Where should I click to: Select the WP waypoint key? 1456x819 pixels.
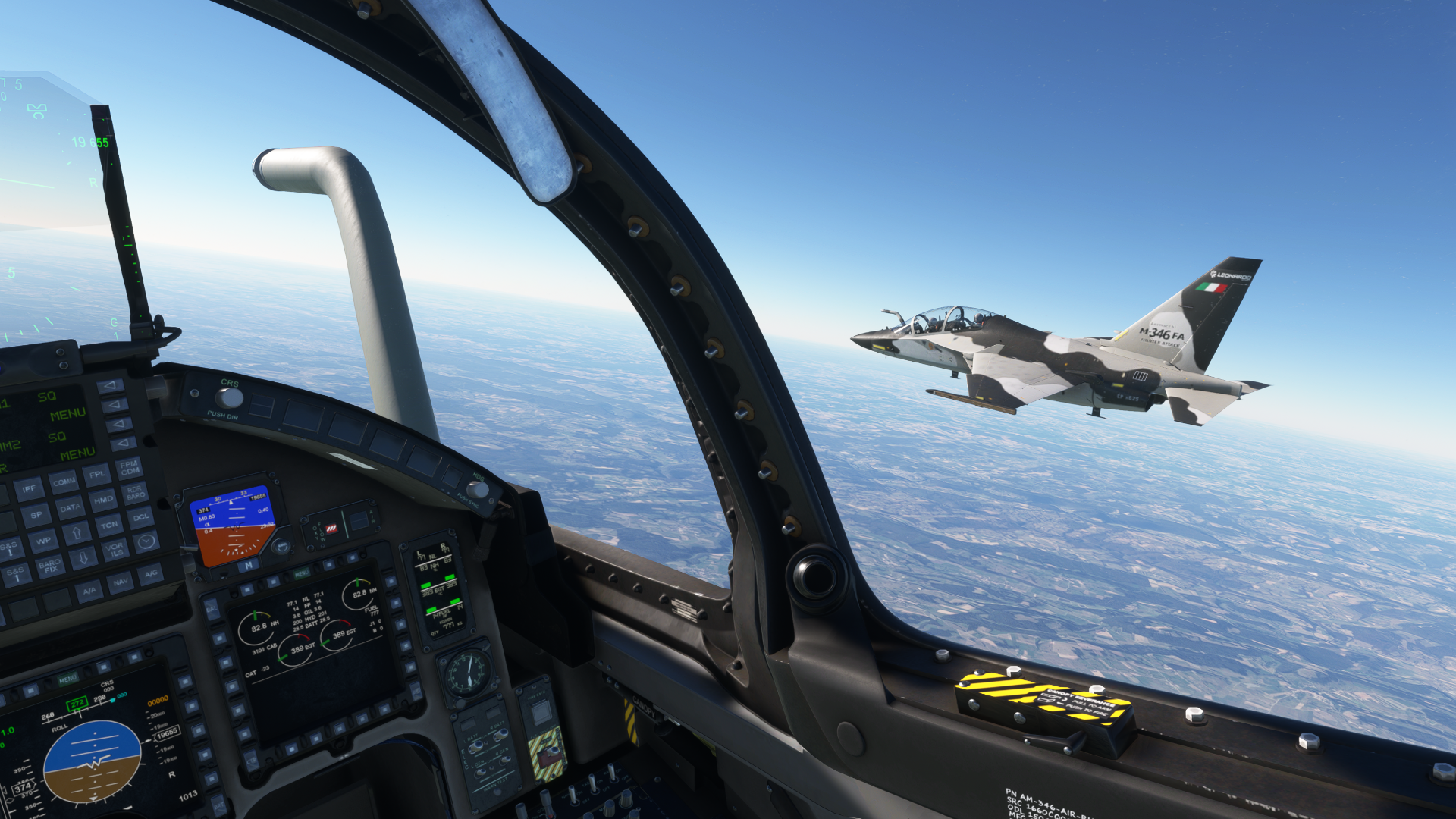pyautogui.click(x=43, y=541)
